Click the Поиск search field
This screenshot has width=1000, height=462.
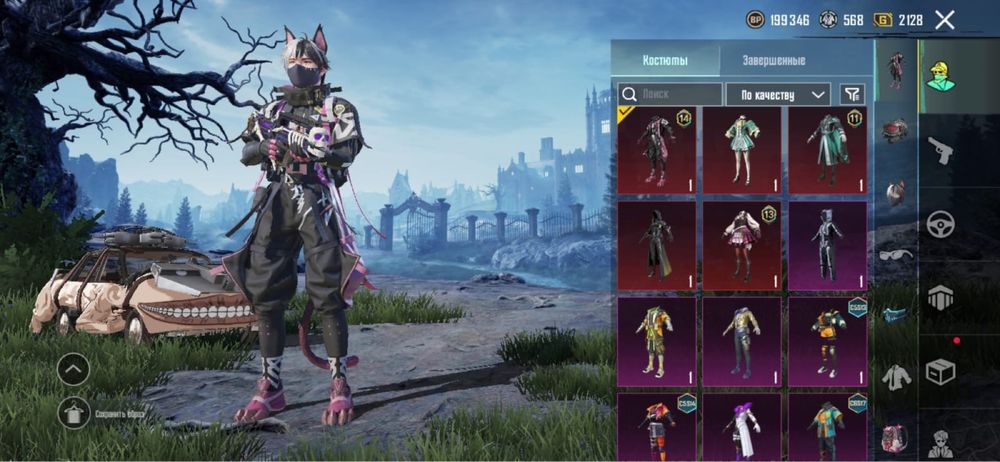[670, 94]
